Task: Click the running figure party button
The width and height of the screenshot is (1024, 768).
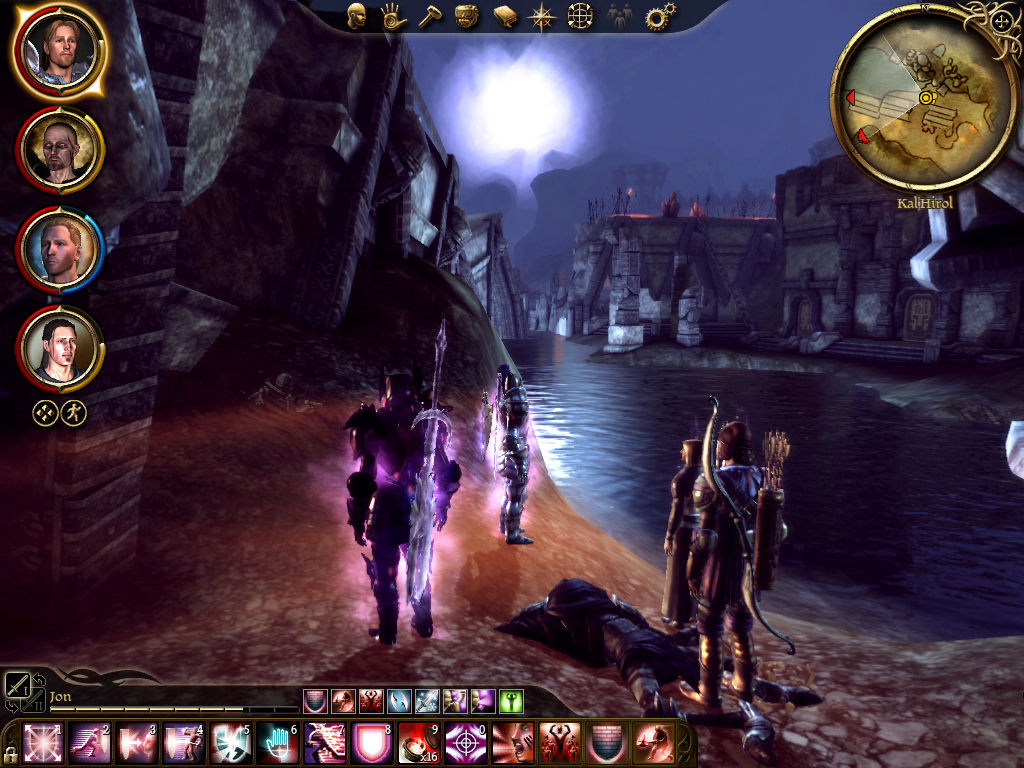Action: point(73,413)
